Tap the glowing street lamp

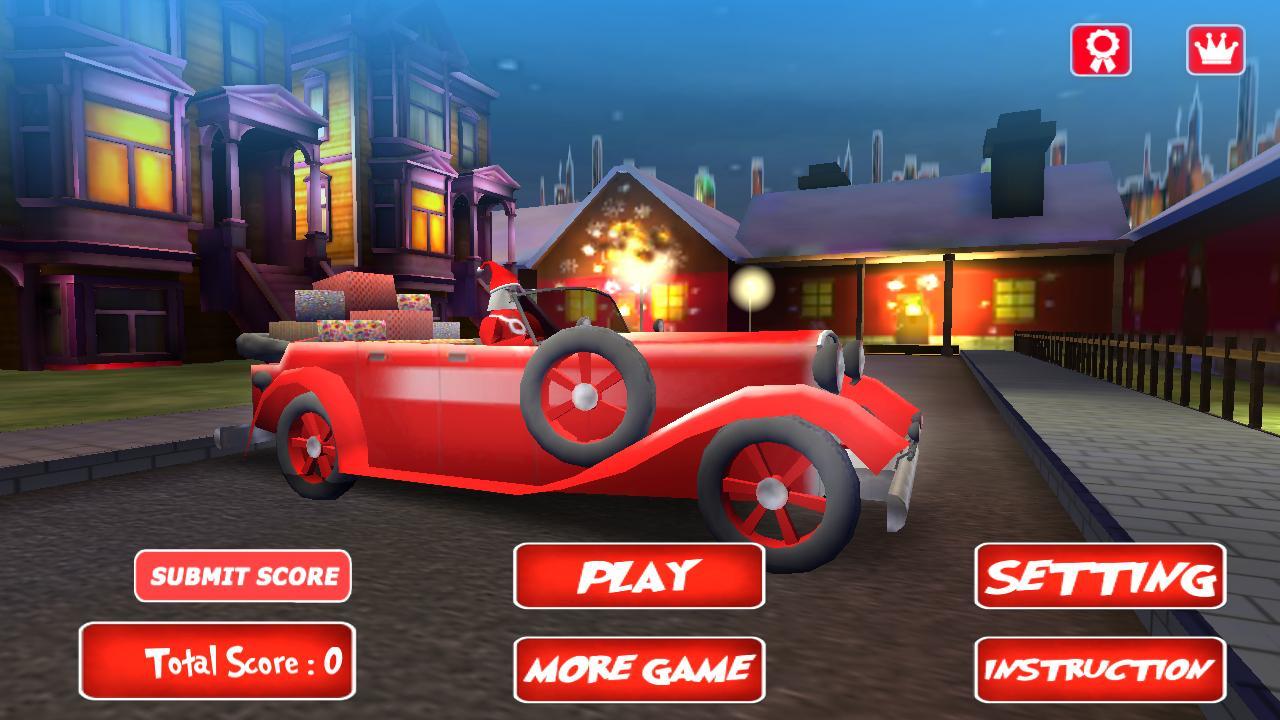point(750,287)
